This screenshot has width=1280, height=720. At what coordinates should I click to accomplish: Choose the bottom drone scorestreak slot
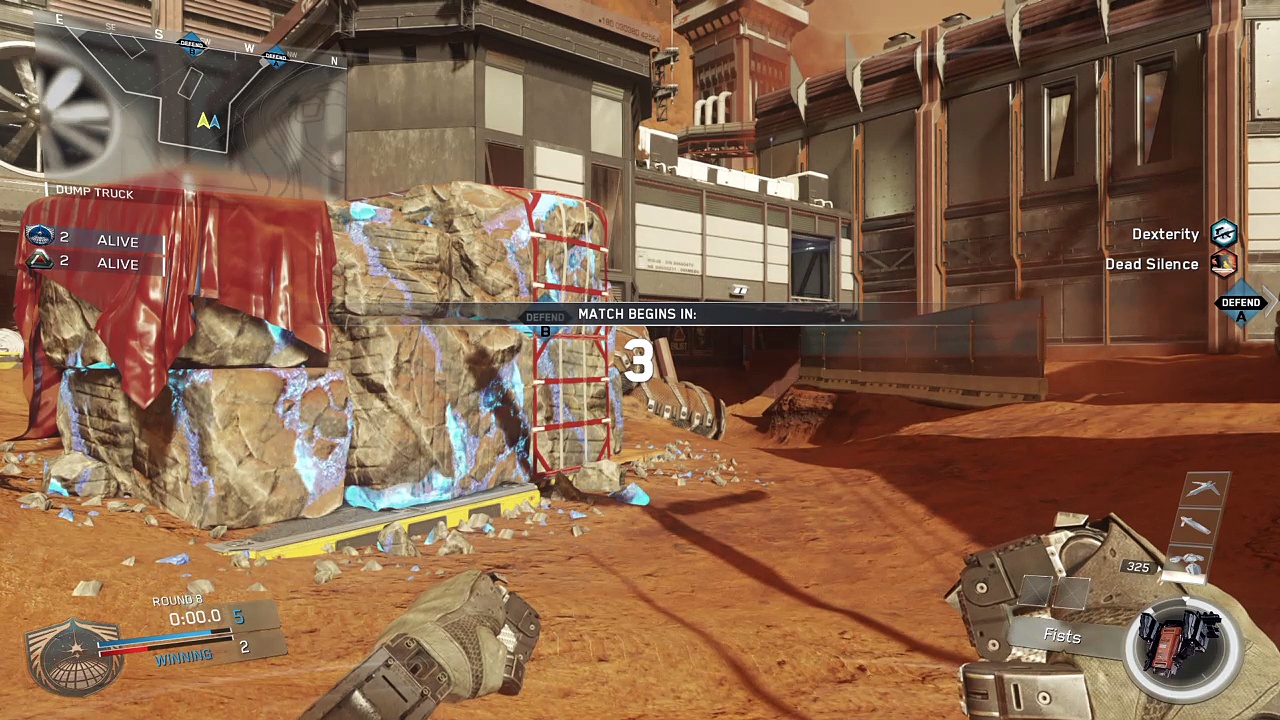point(1190,560)
